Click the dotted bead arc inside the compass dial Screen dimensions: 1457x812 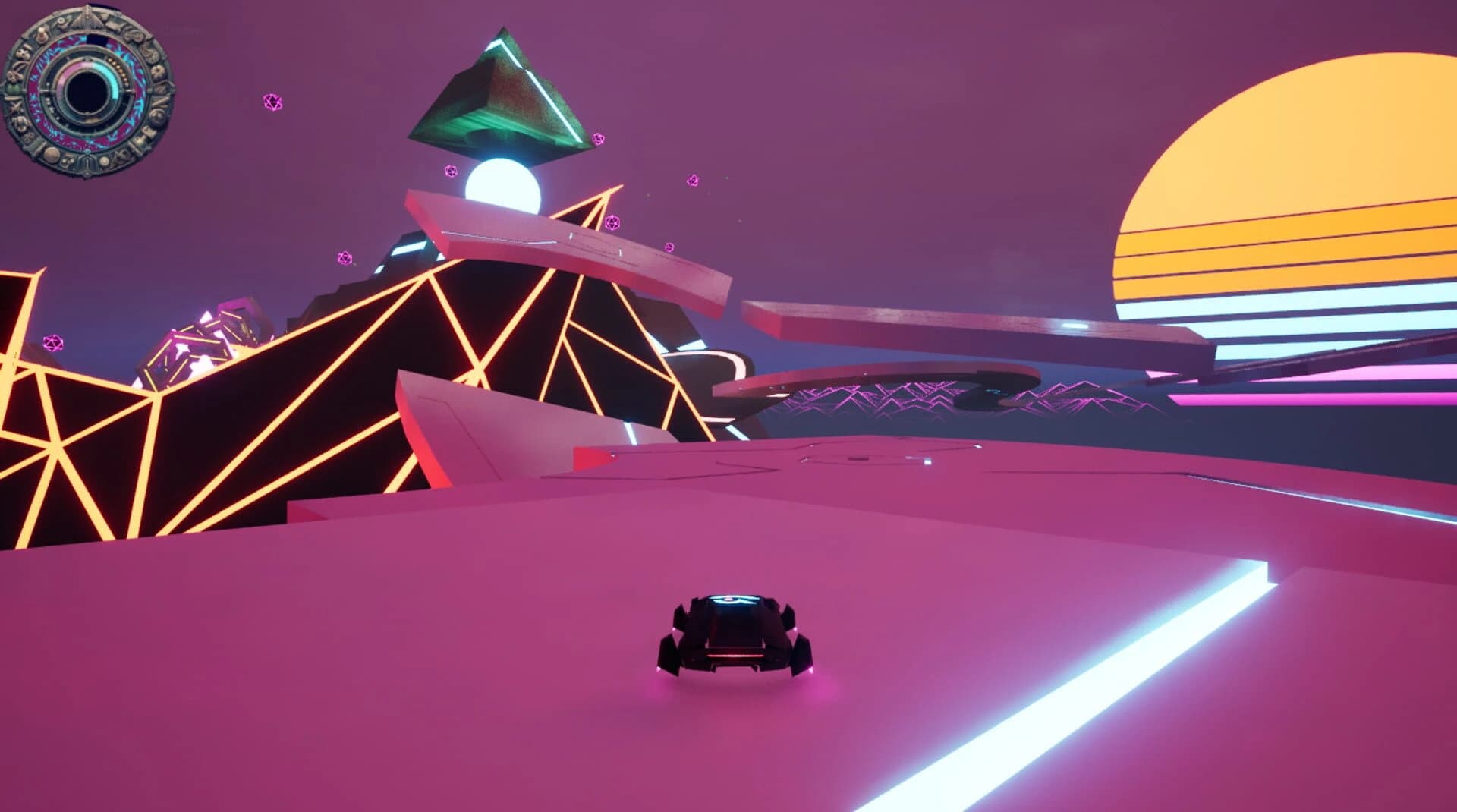tap(119, 71)
